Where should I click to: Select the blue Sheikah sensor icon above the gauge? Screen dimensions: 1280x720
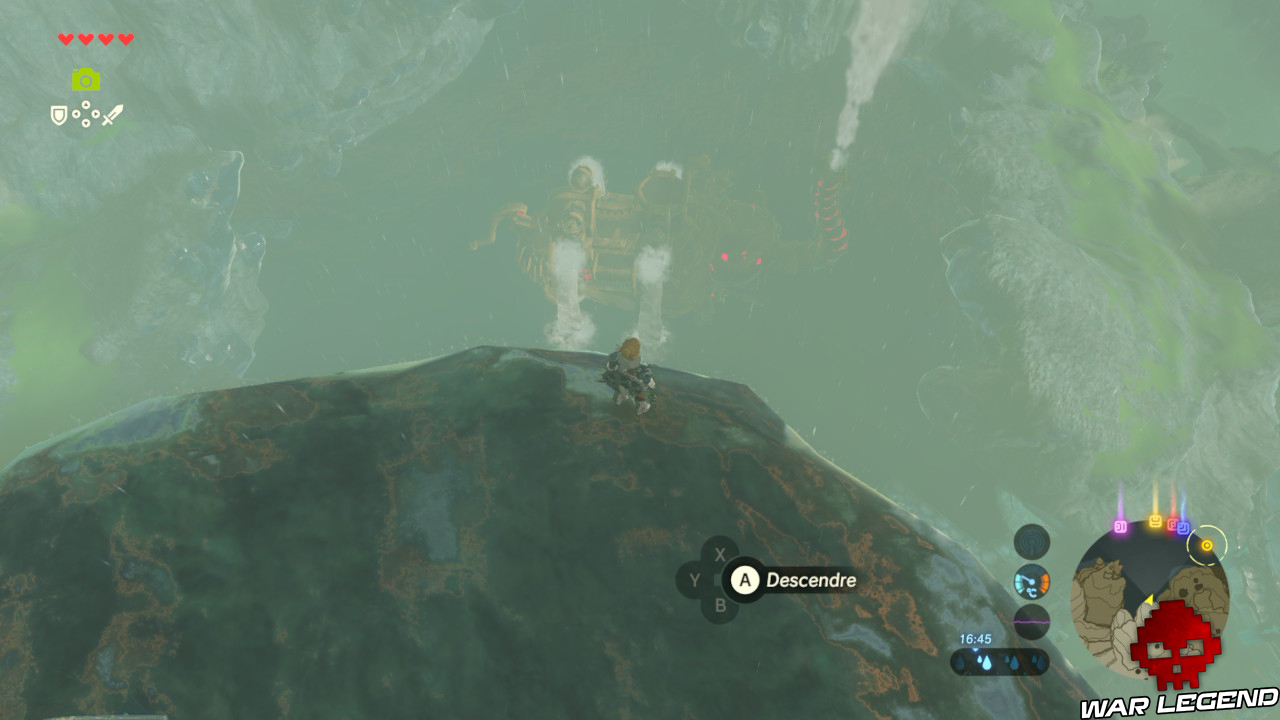click(x=1032, y=542)
